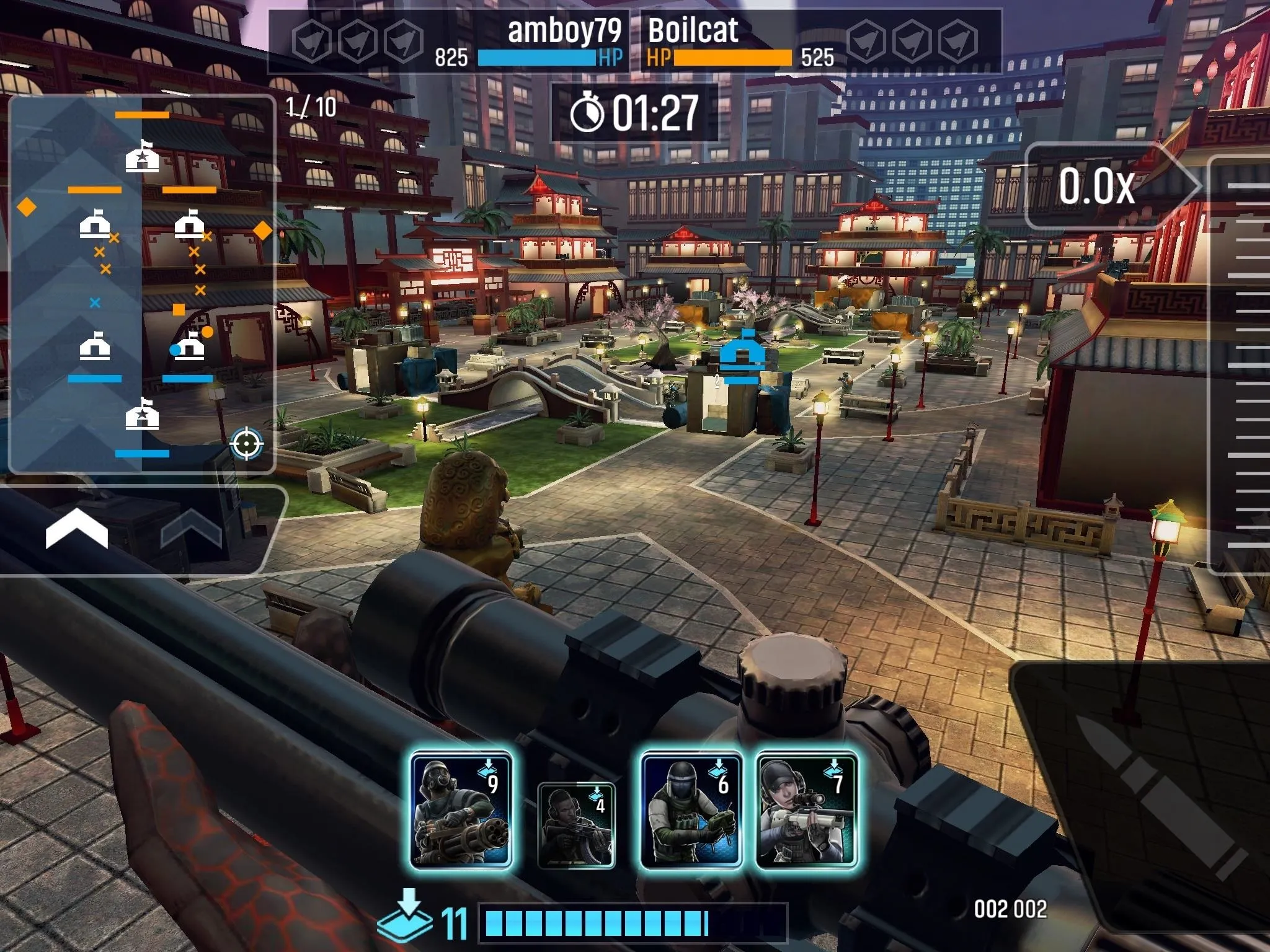
Task: Click the bright white upward chevron button
Action: pos(77,531)
